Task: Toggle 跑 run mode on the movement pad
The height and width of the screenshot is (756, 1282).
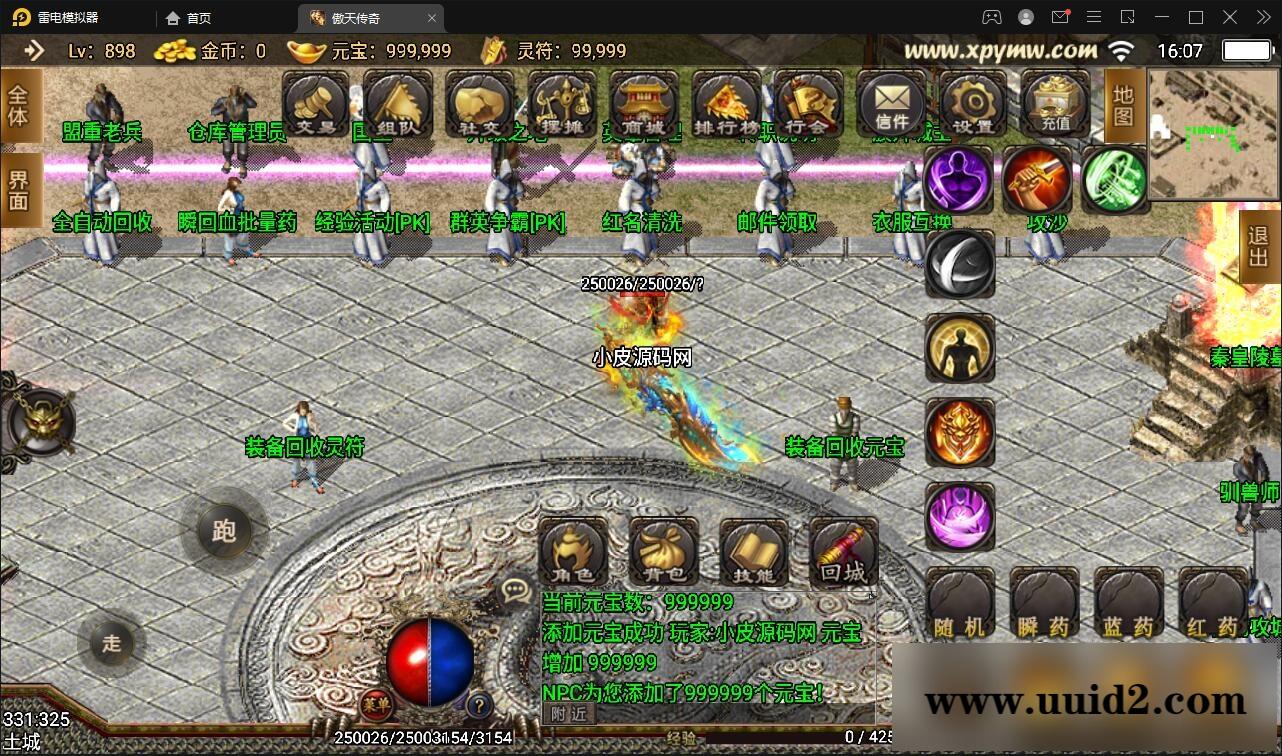Action: pos(224,533)
